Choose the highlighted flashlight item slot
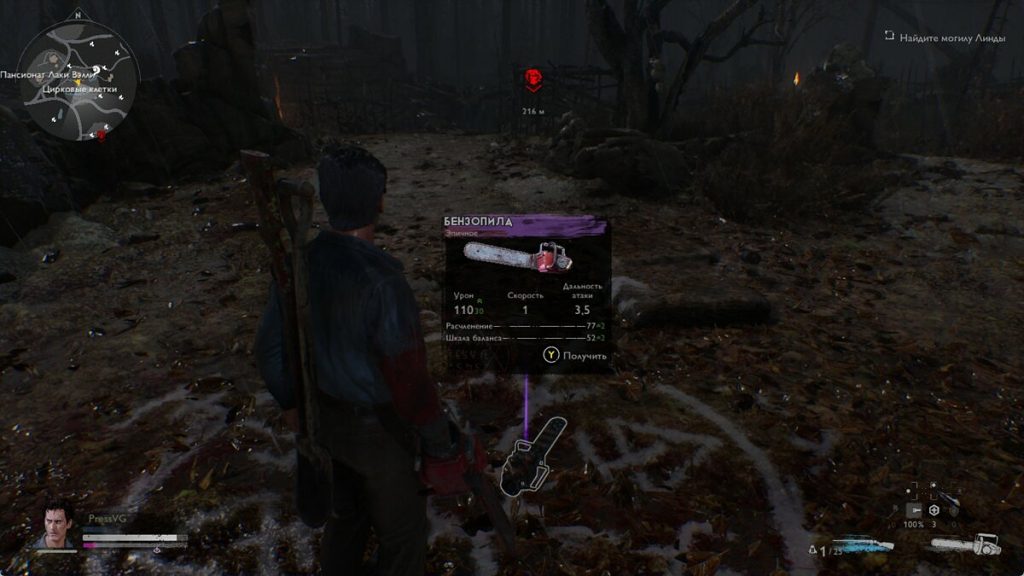 click(x=913, y=511)
